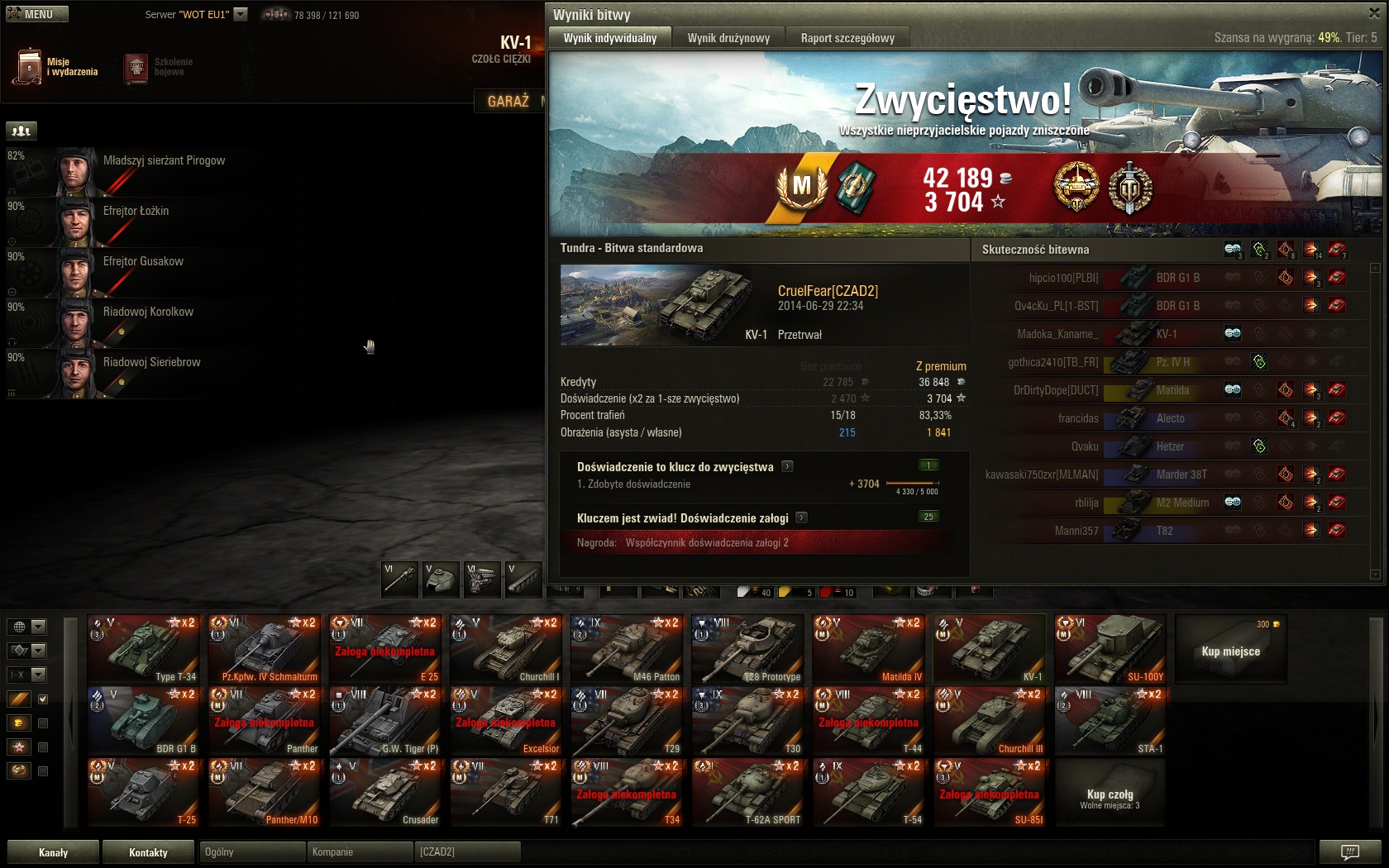Go to the GARAŻ tab

(x=508, y=101)
